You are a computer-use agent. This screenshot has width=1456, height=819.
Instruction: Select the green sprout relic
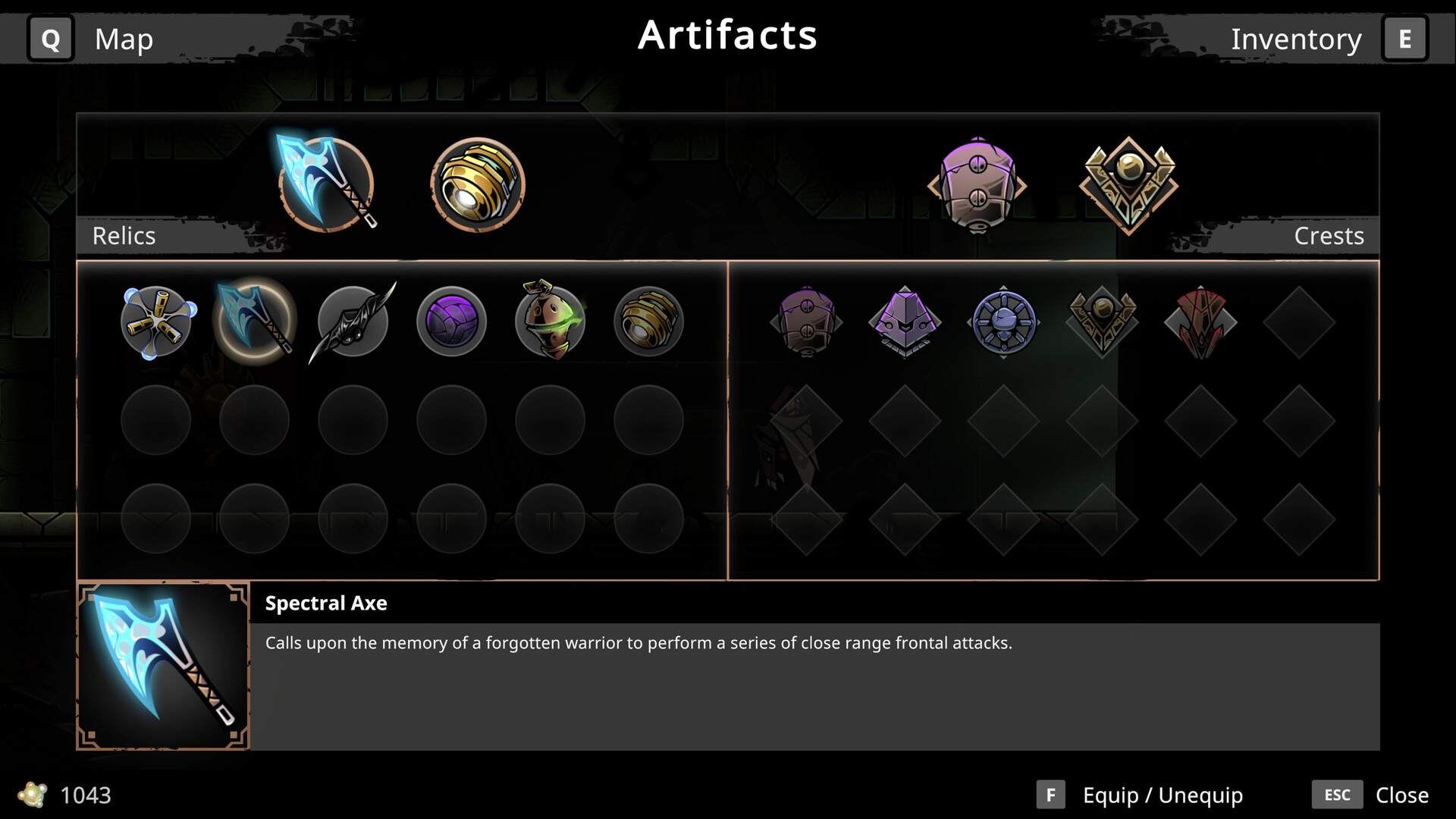(549, 321)
